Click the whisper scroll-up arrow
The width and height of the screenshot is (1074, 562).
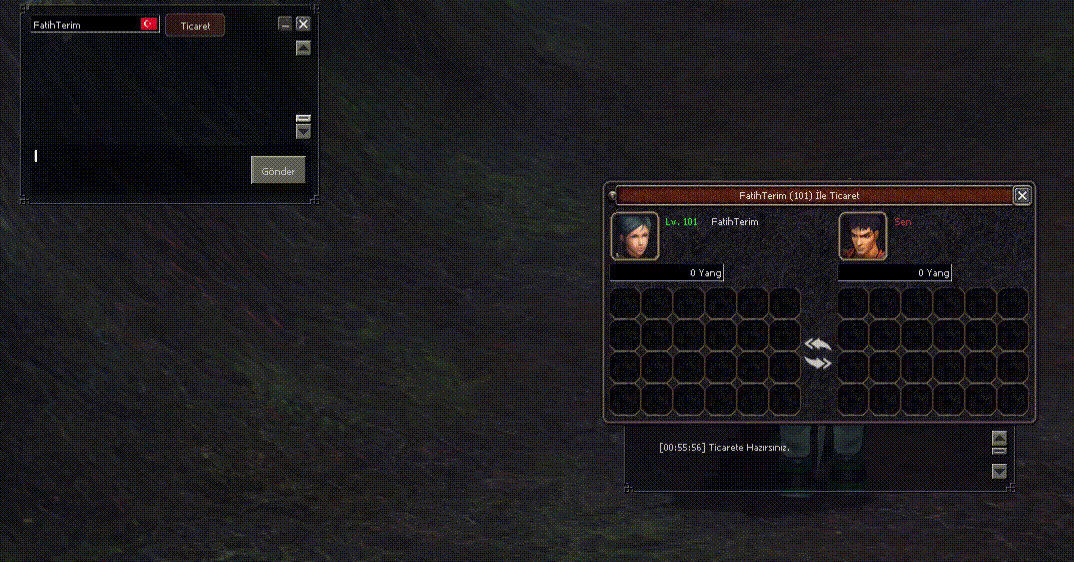tap(304, 48)
